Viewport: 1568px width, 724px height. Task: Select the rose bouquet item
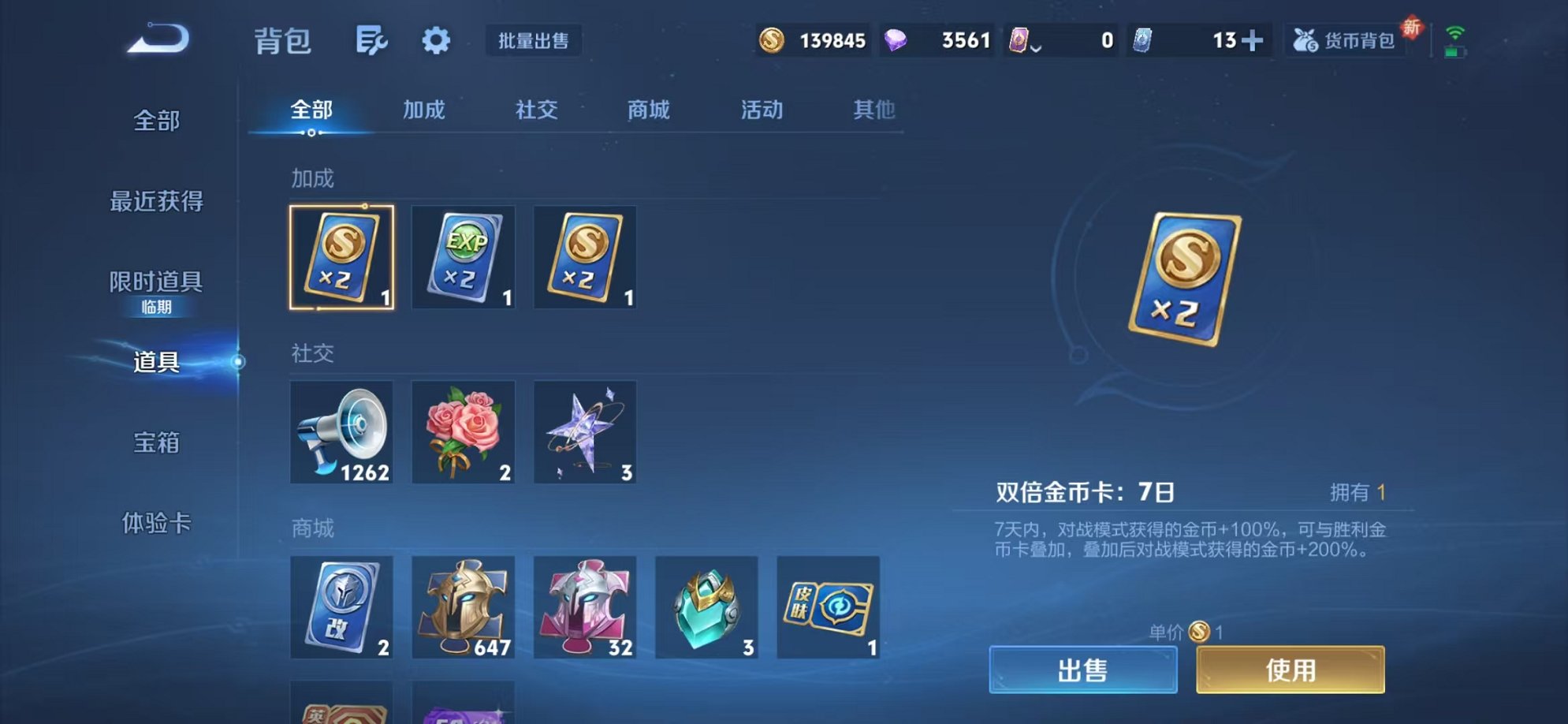[x=464, y=432]
